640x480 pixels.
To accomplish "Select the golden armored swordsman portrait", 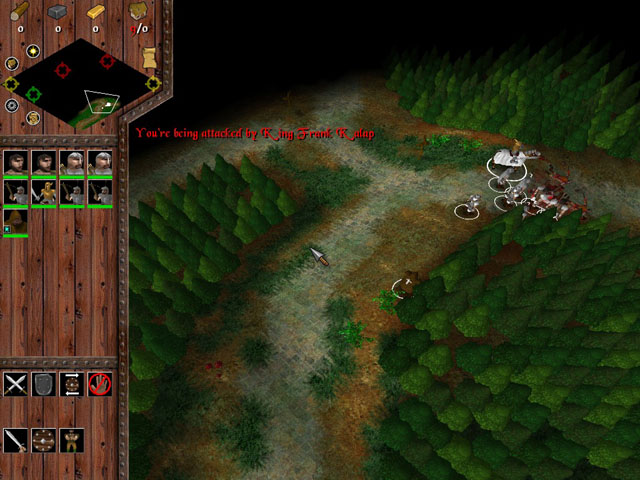I will (x=43, y=191).
